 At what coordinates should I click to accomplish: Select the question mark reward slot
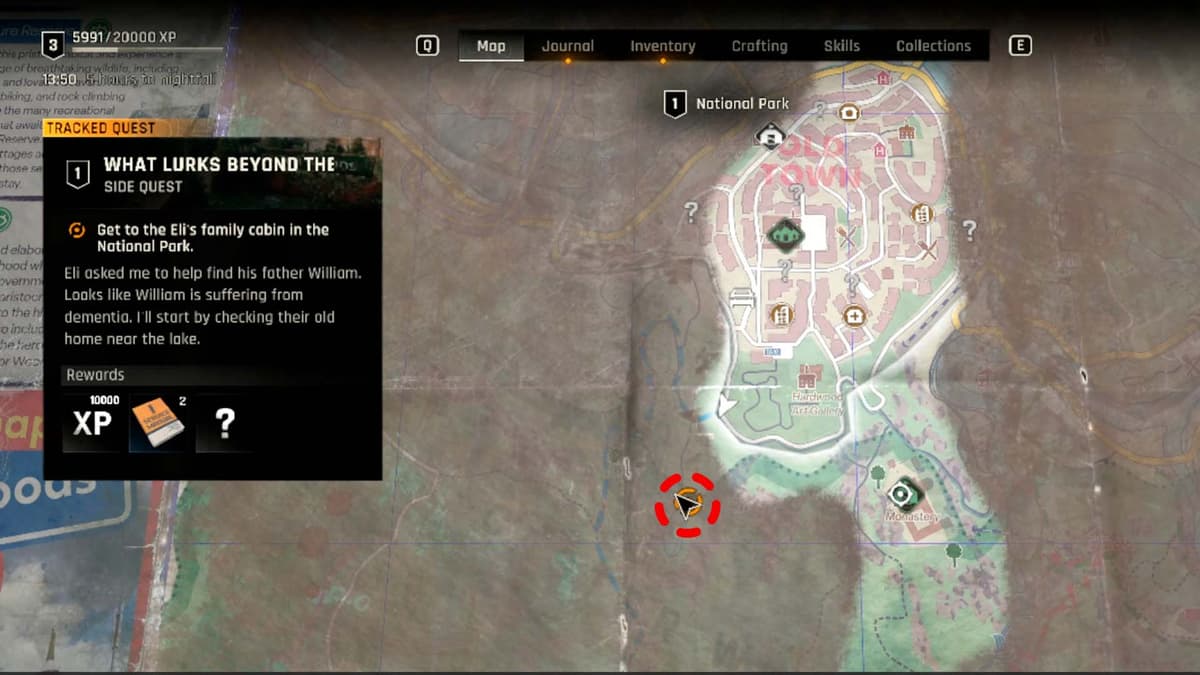[225, 423]
